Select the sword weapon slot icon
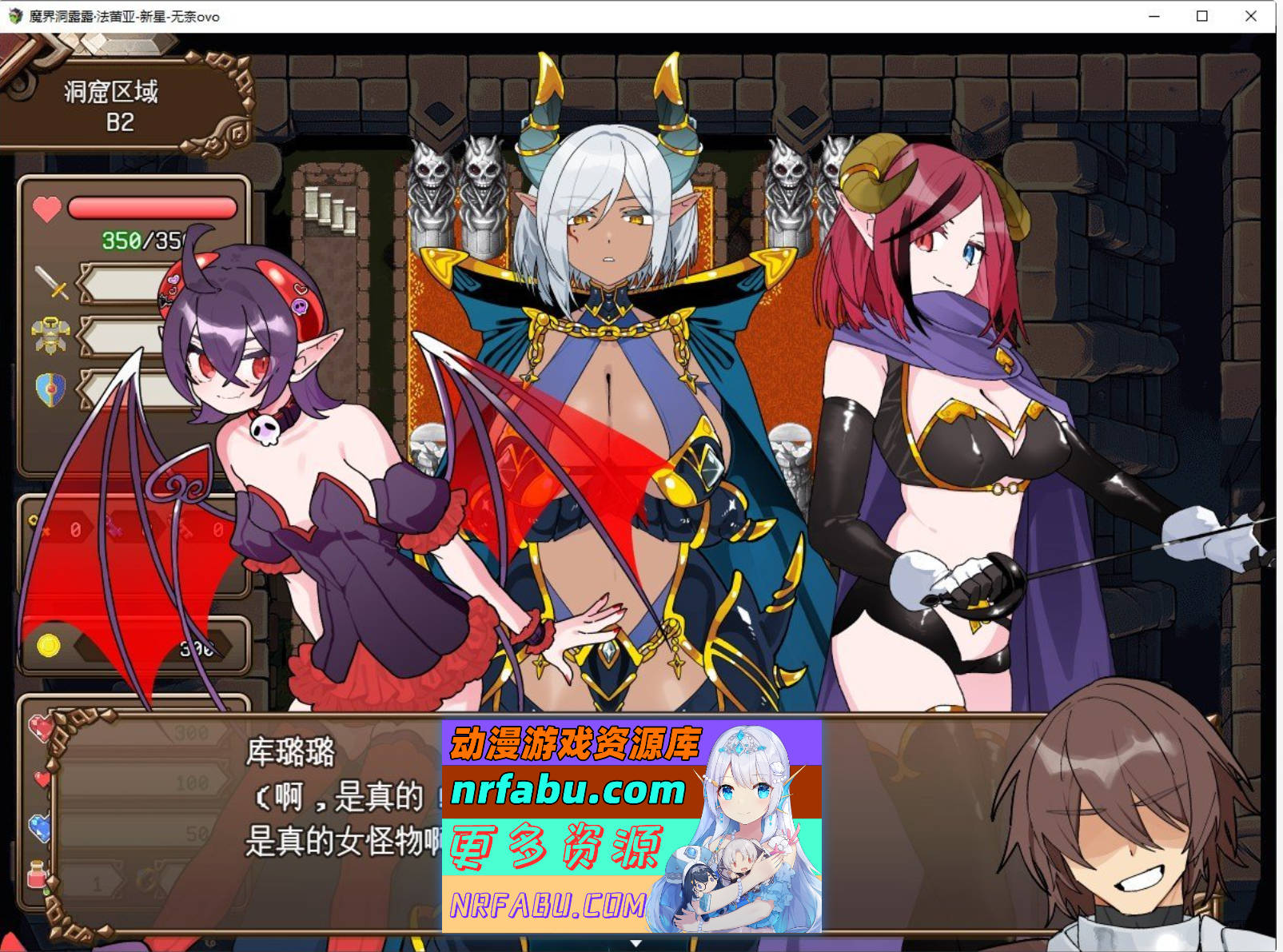 (50, 284)
